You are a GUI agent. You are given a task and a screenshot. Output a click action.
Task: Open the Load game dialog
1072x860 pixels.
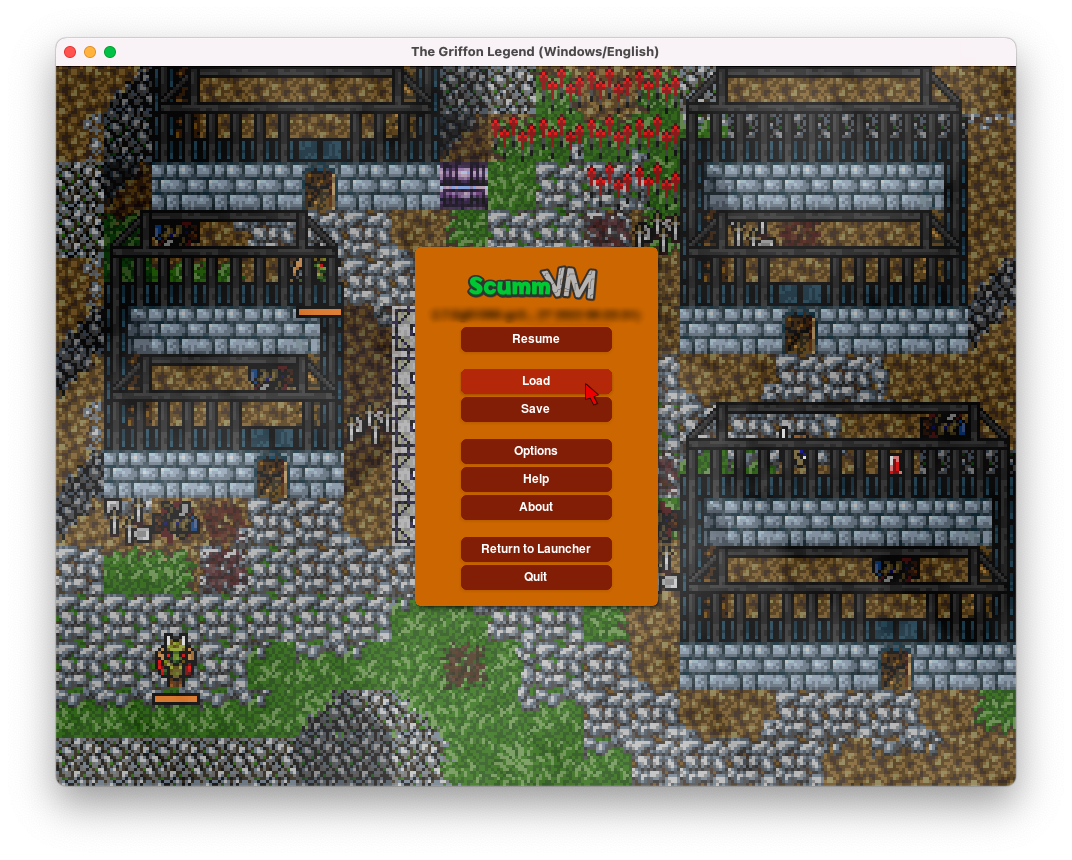(536, 381)
